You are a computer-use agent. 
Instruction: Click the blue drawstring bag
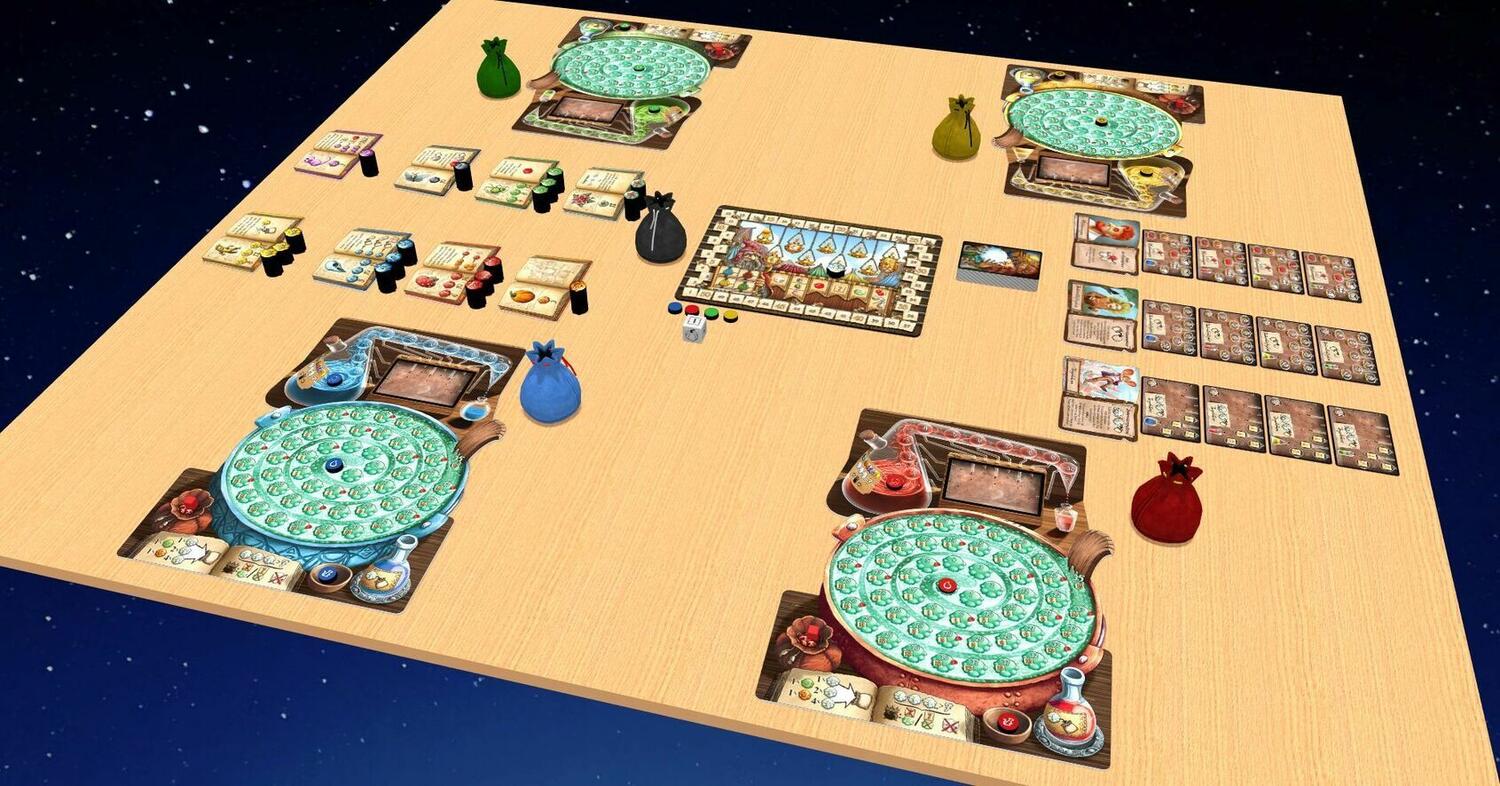click(550, 384)
